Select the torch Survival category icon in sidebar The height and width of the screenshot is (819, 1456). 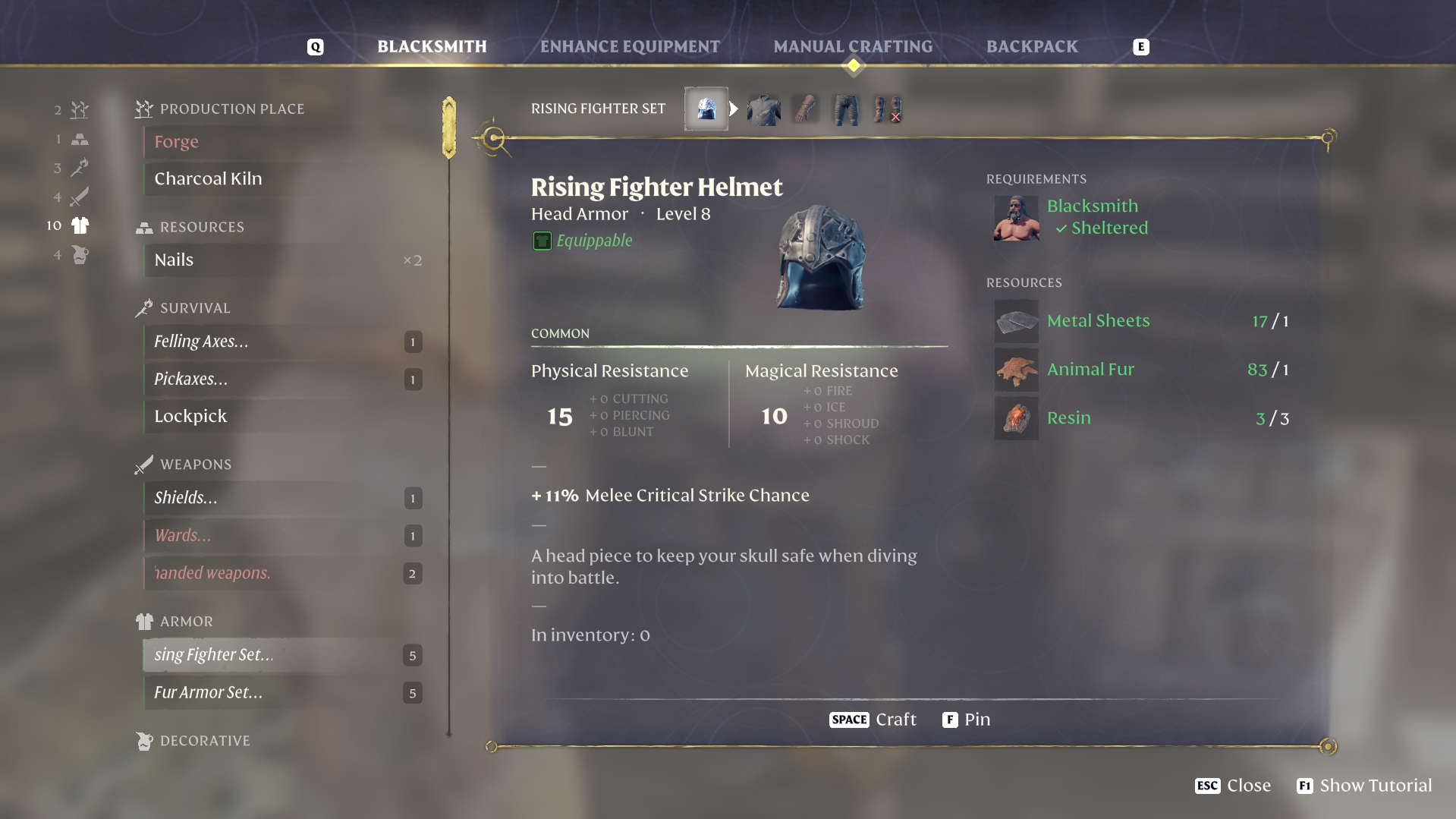click(x=79, y=168)
